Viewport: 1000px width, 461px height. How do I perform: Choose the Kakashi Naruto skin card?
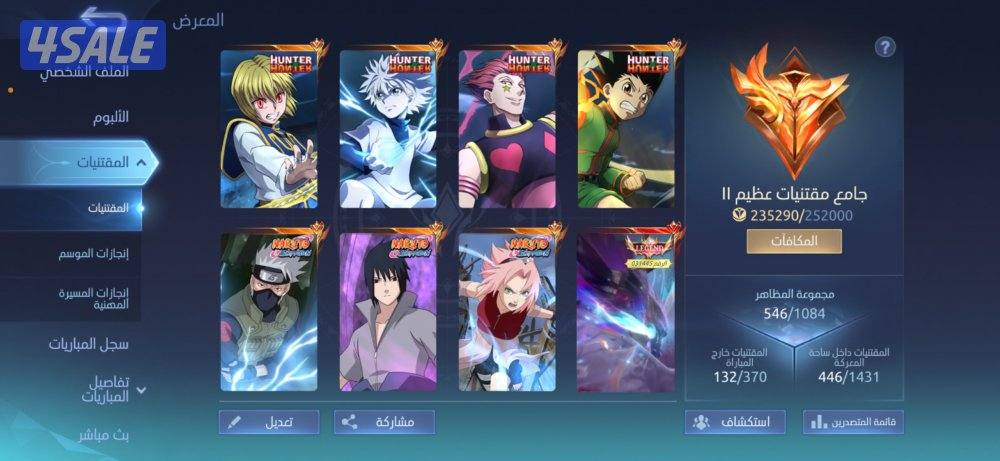[268, 311]
